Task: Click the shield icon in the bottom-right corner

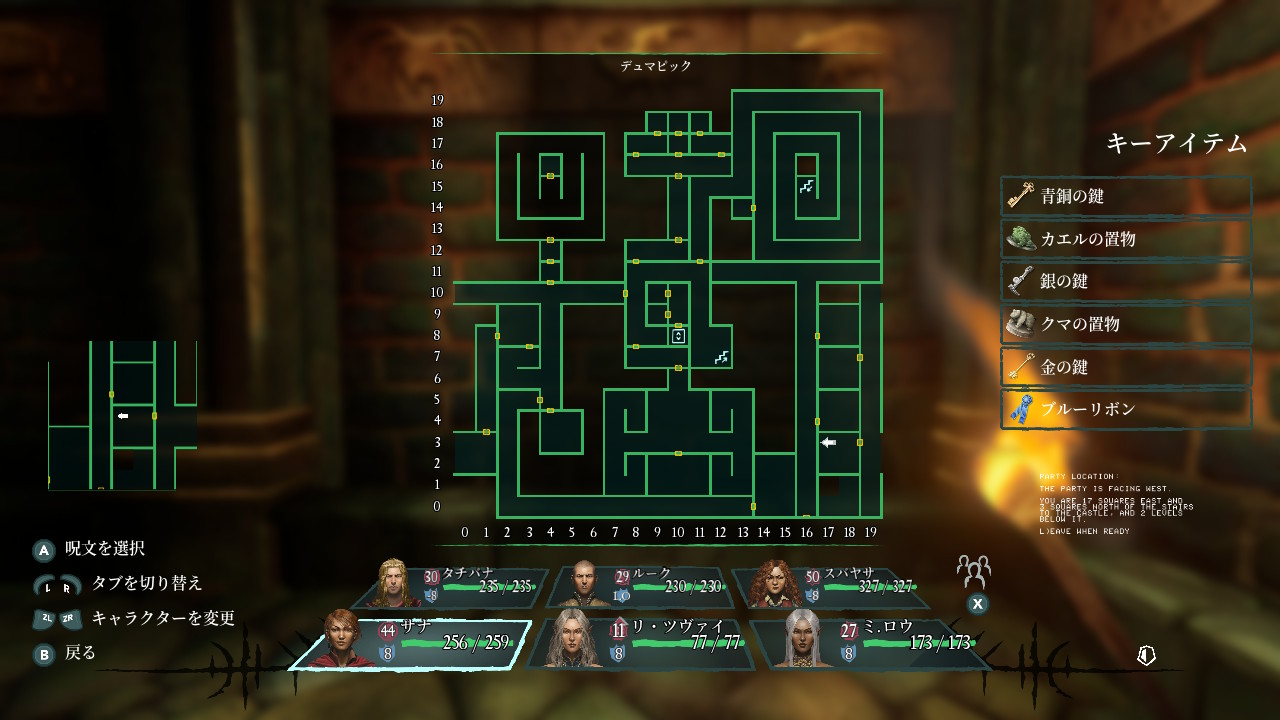Action: (1147, 655)
